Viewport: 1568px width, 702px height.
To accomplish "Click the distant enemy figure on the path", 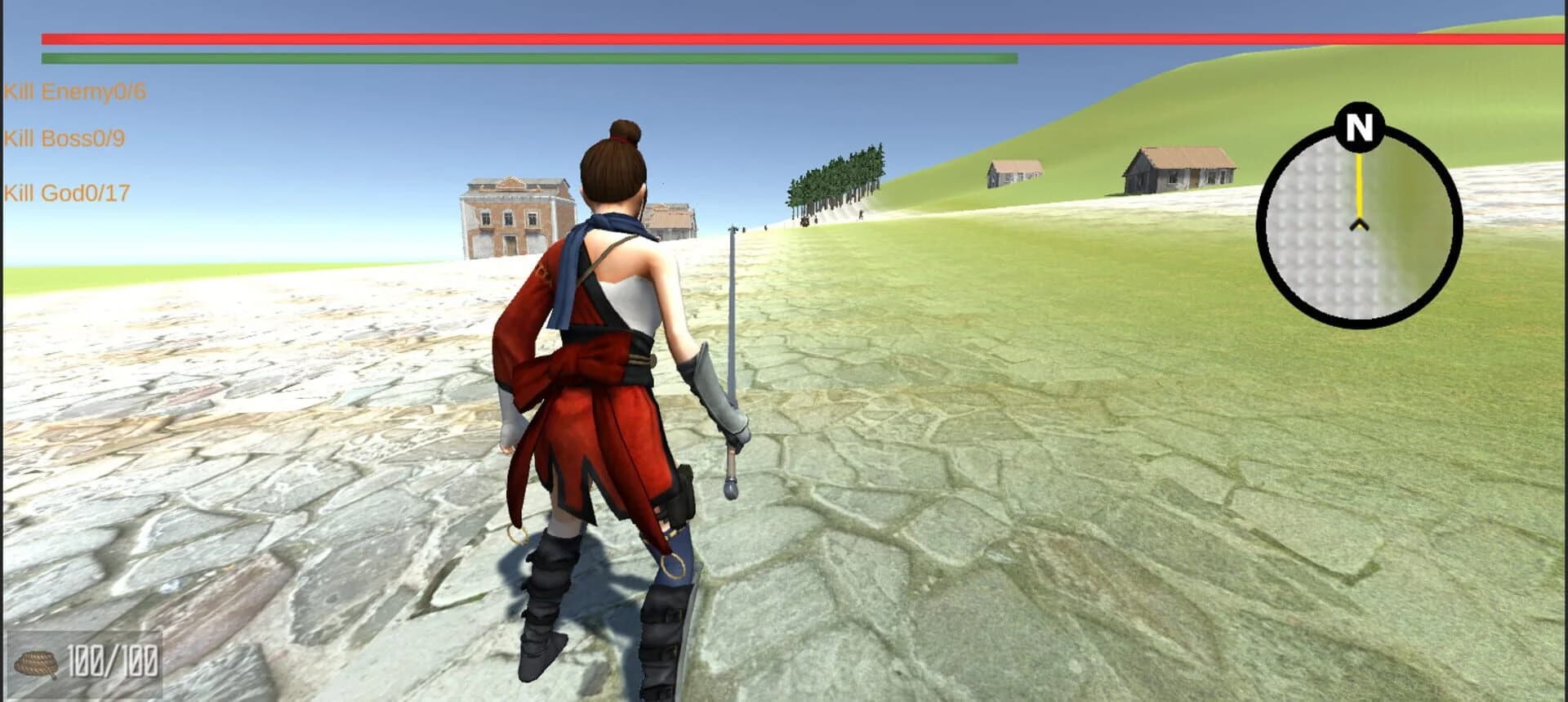I will pos(807,221).
